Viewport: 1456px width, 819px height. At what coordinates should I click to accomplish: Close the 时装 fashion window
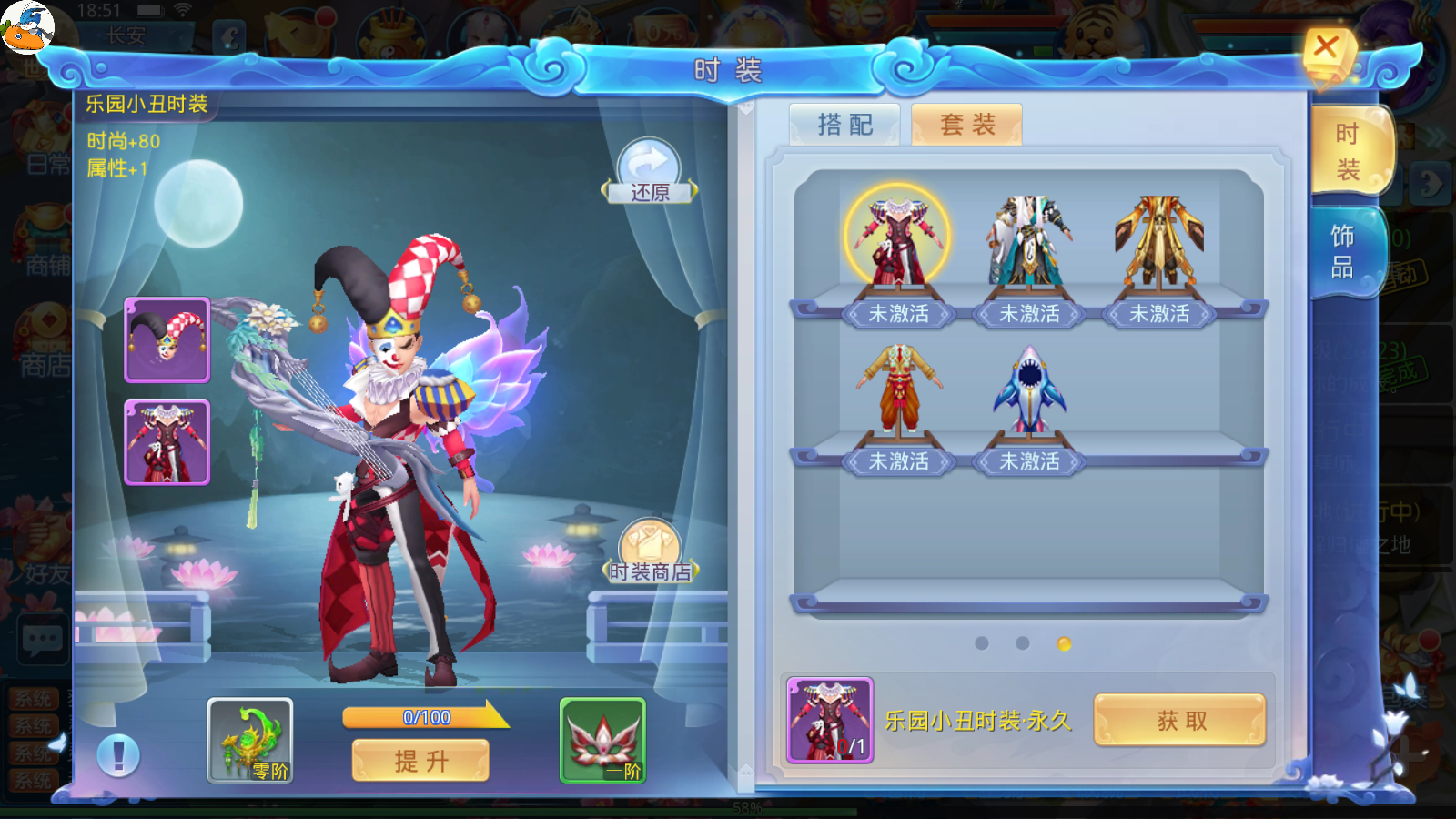click(x=1326, y=48)
